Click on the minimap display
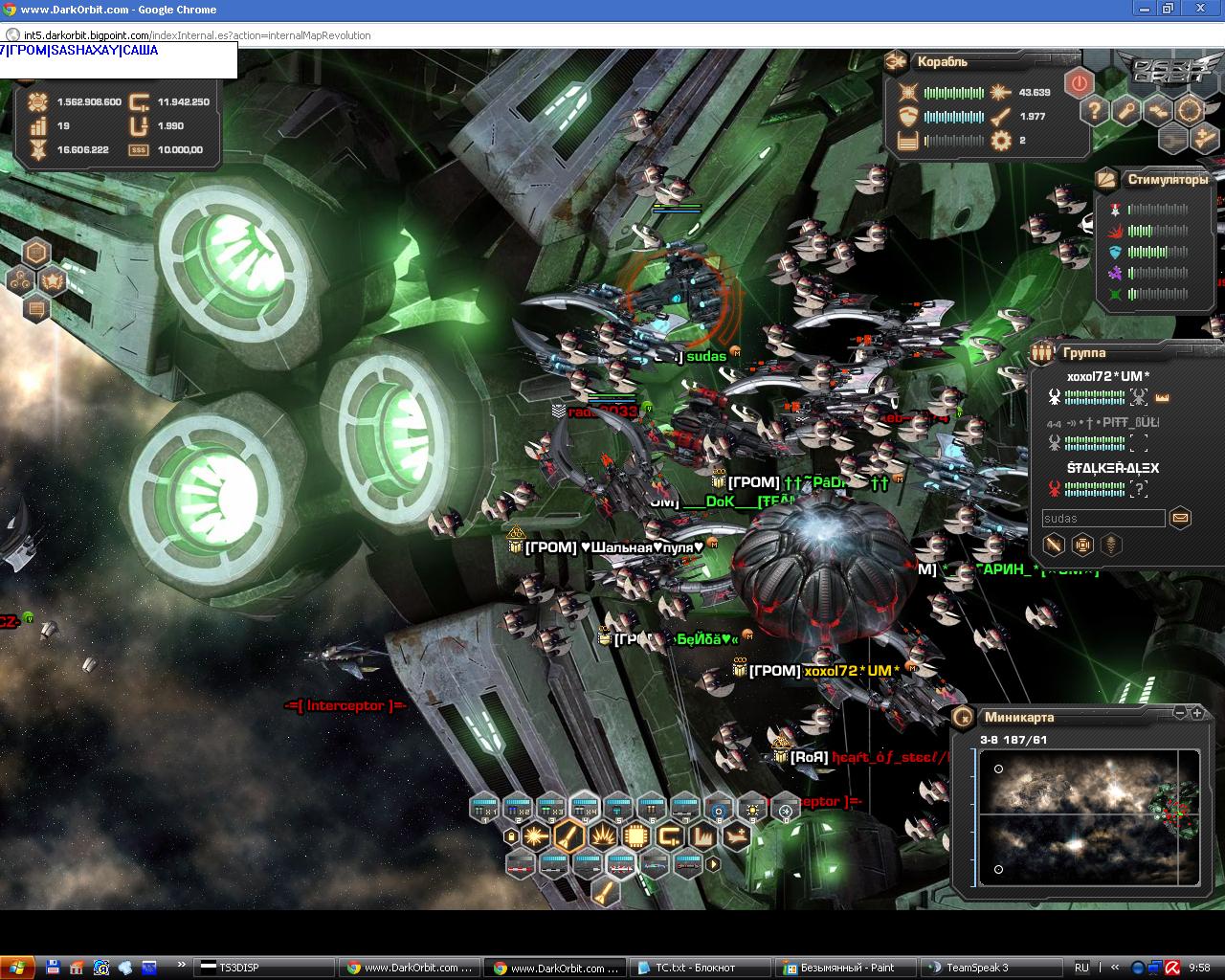This screenshot has height=980, width=1225. tap(1088, 816)
